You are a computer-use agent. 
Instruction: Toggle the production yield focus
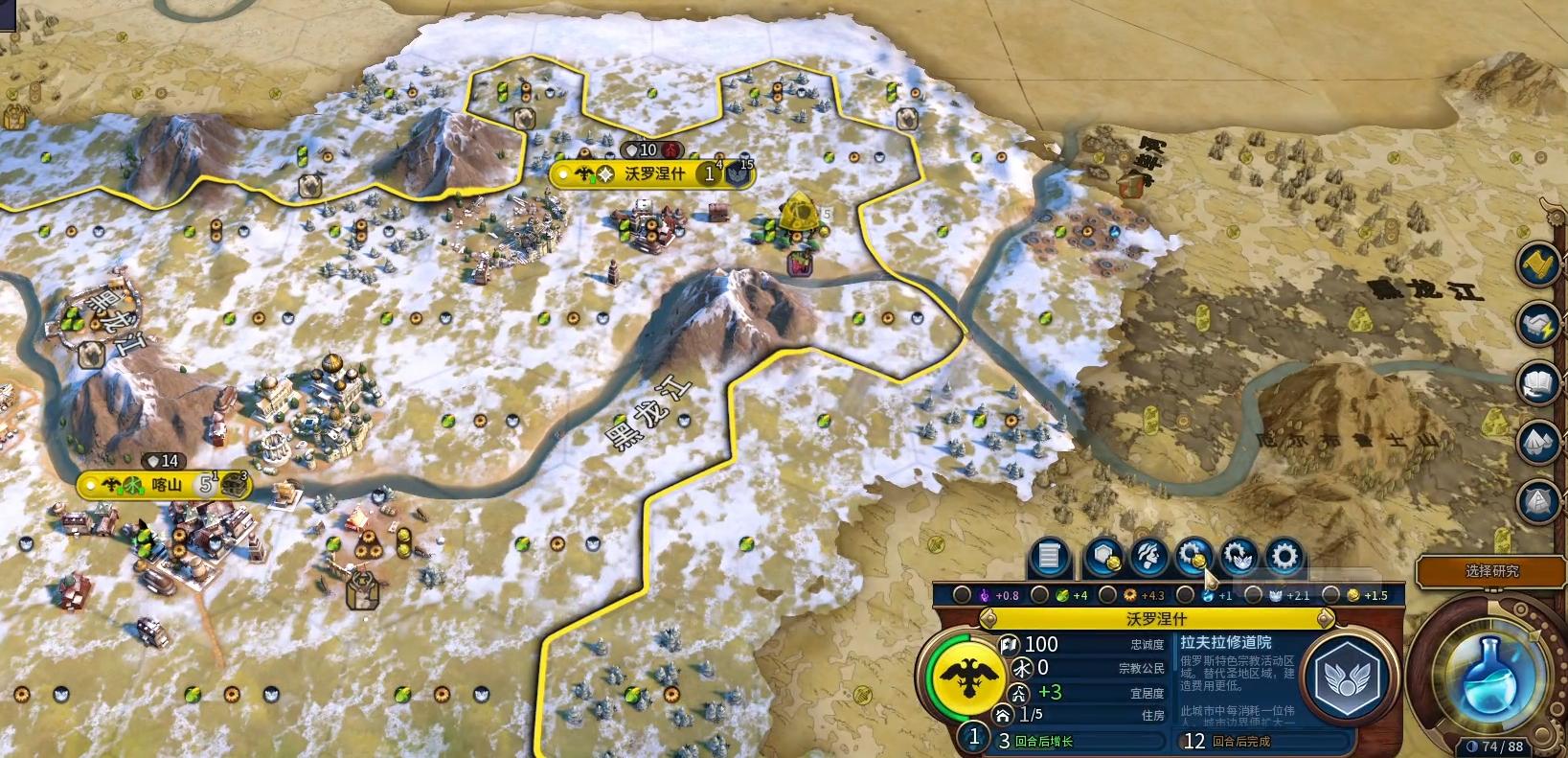click(1108, 595)
